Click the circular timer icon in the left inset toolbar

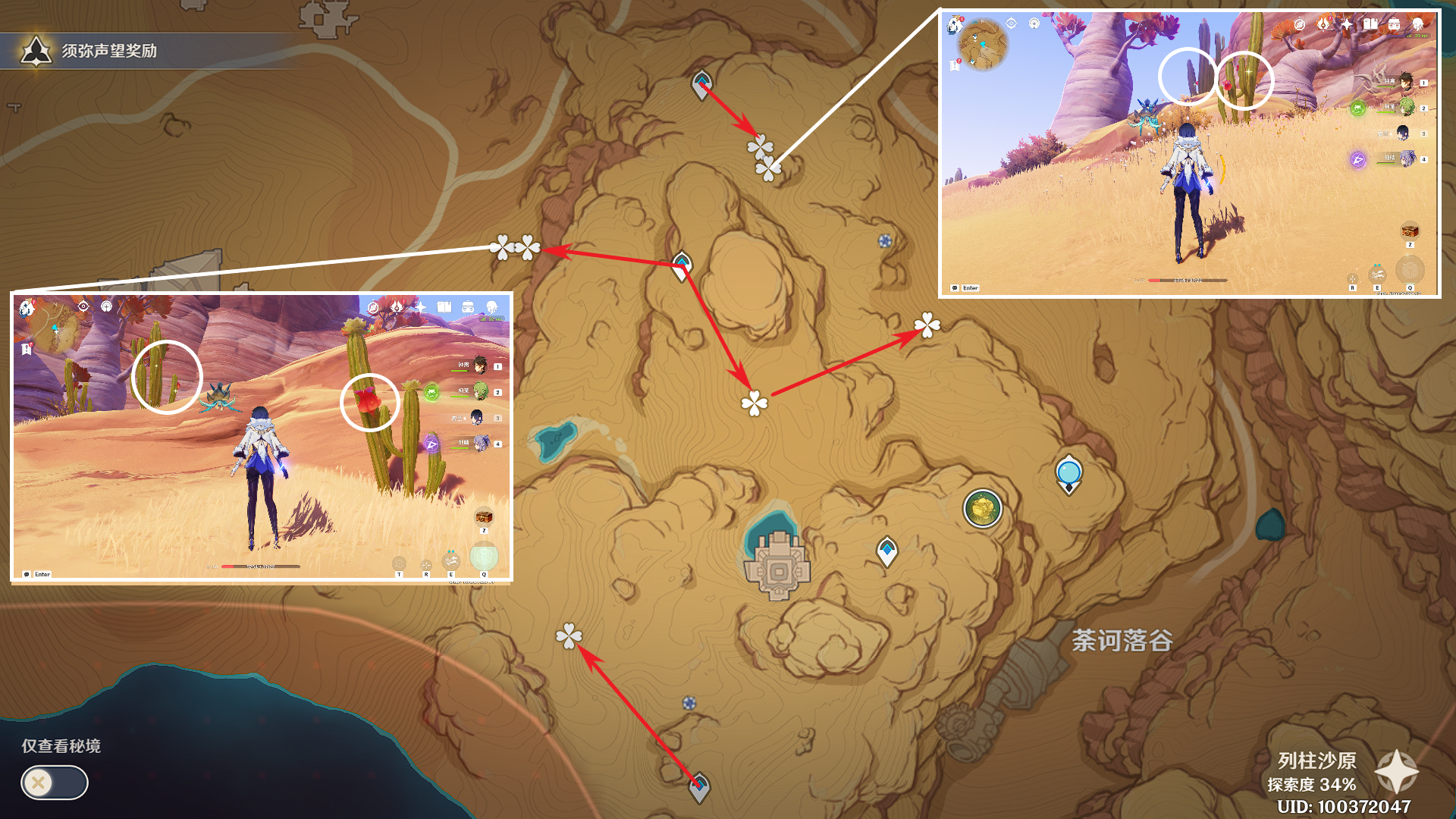(x=375, y=307)
